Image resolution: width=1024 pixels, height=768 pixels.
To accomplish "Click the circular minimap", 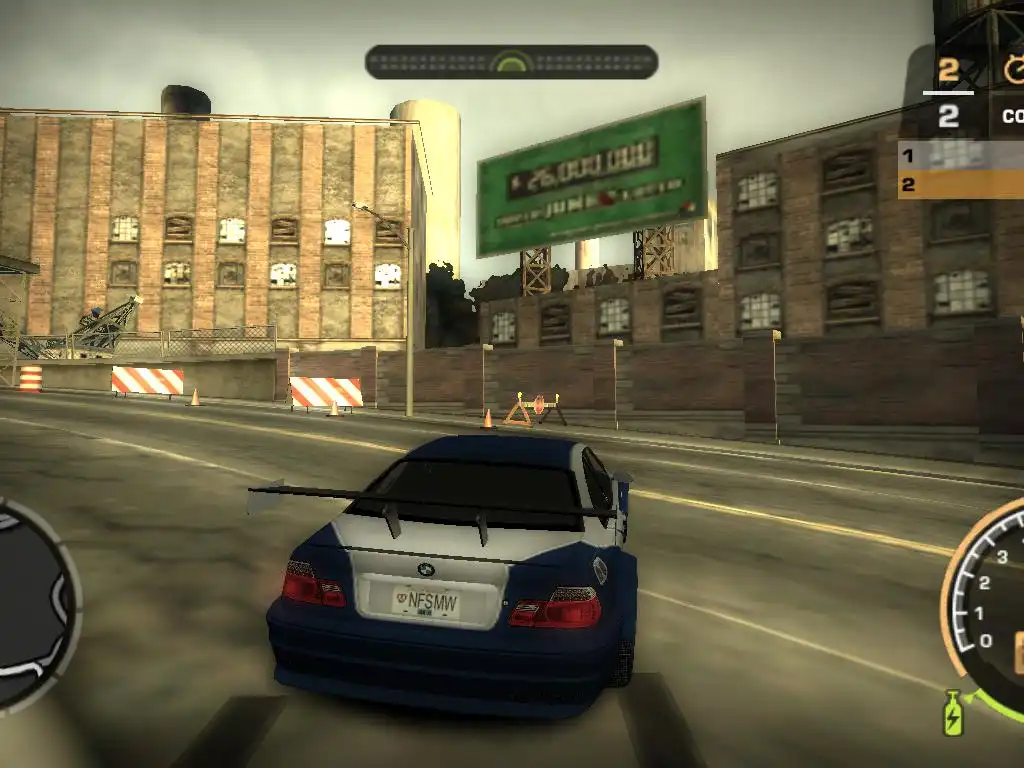I will click(x=30, y=603).
